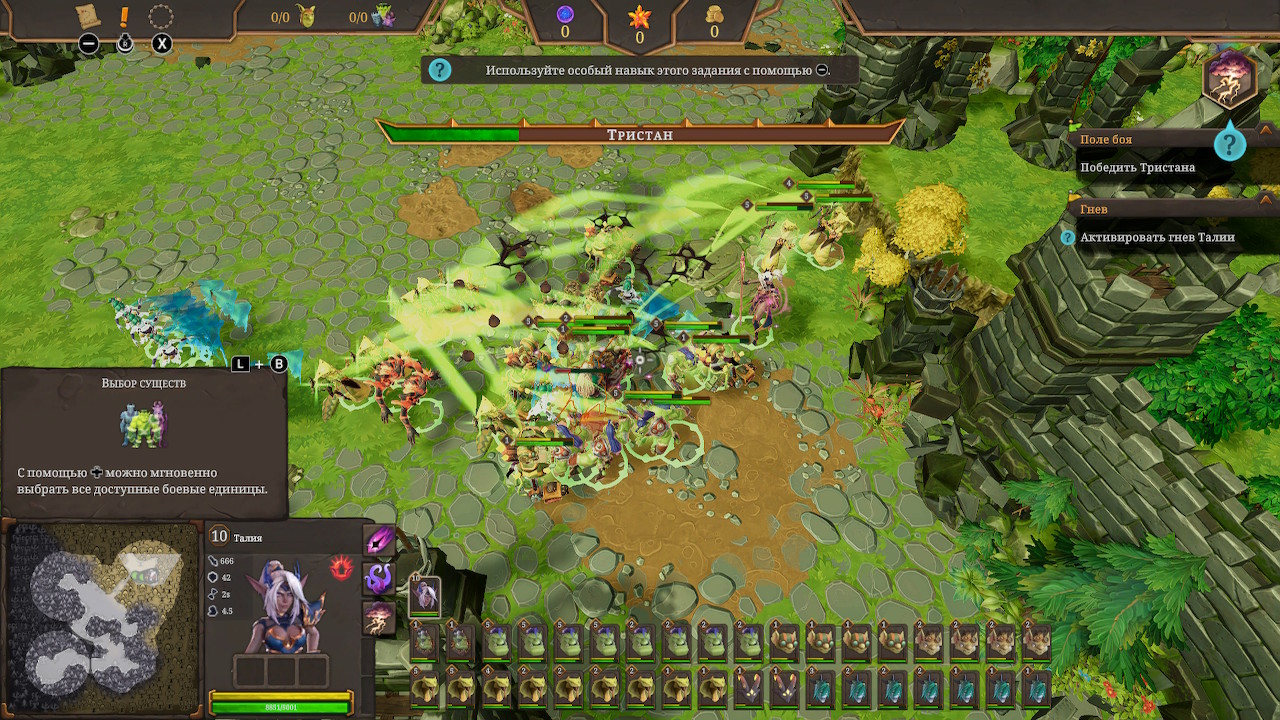Click the red rage buff icon
This screenshot has height=720, width=1280.
tap(342, 568)
